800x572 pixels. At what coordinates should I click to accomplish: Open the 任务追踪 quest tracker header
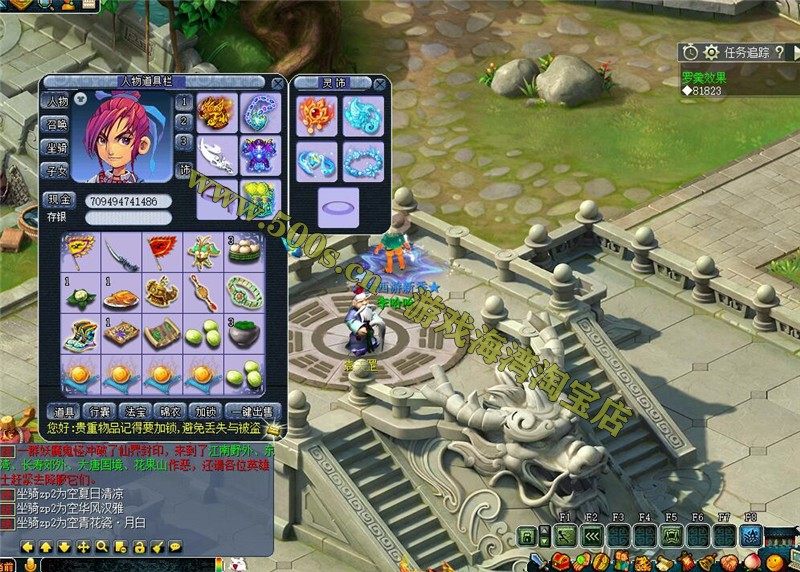[742, 52]
